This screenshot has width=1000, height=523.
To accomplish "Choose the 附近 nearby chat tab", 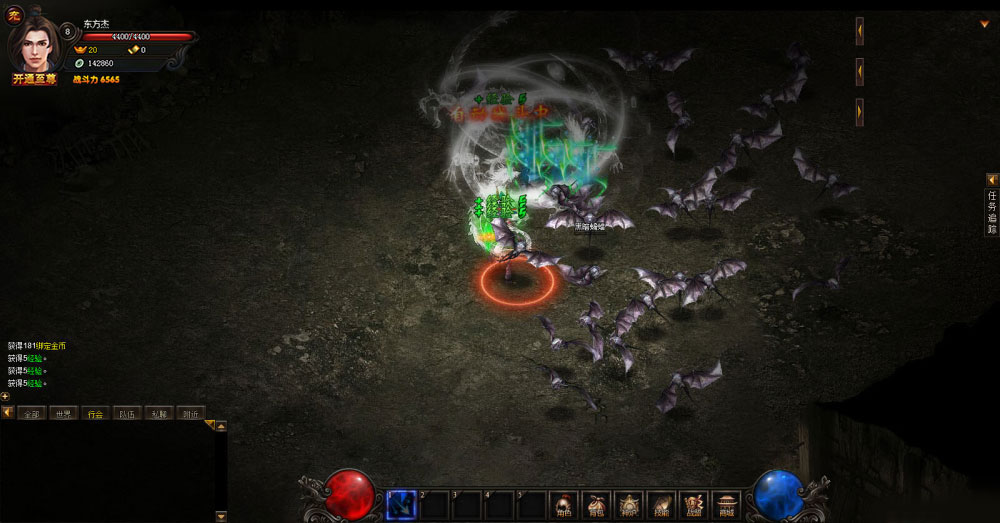I will pos(190,413).
